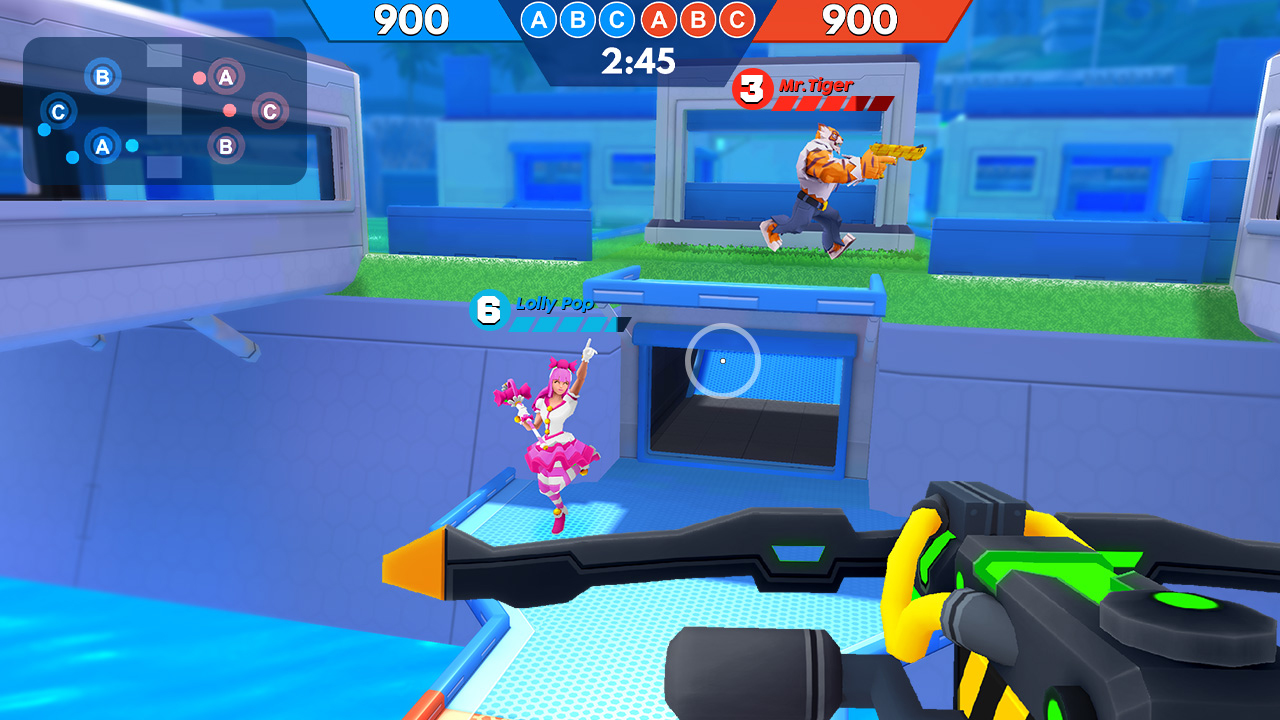This screenshot has height=720, width=1280.
Task: Select blue point C marker on the minimap
Action: [x=58, y=110]
